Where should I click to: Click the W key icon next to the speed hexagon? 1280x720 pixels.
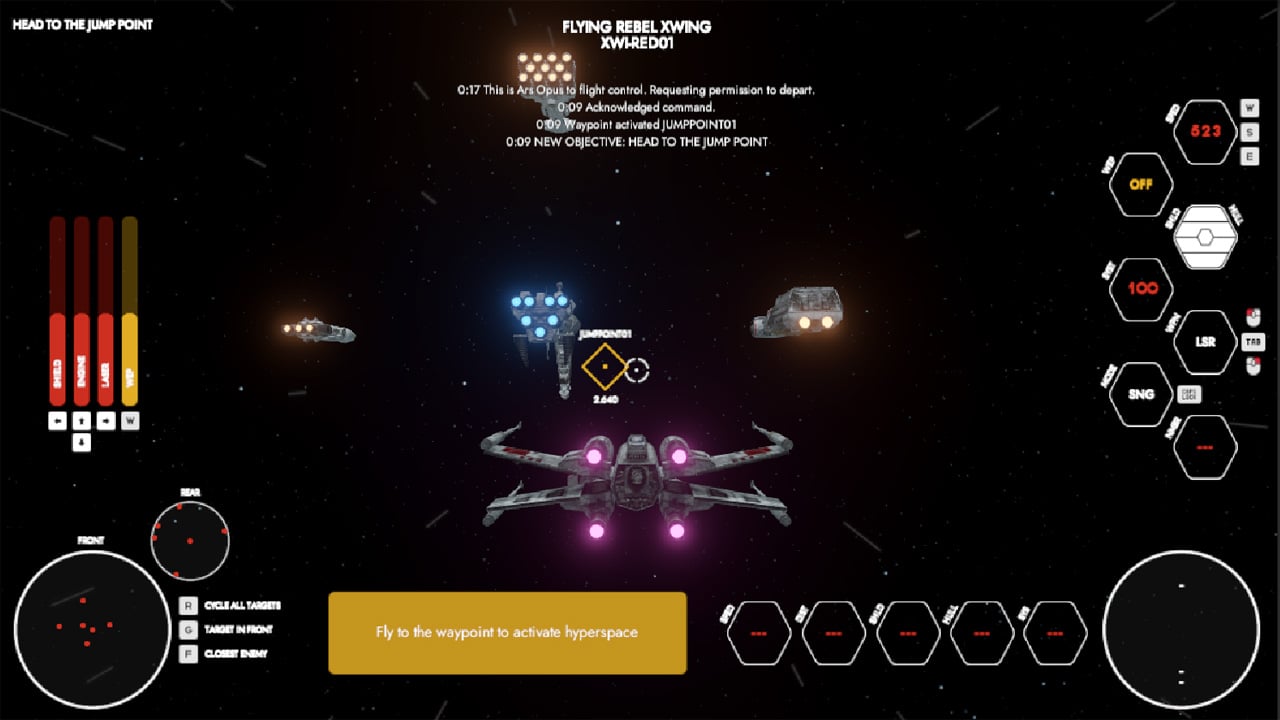tap(1249, 109)
